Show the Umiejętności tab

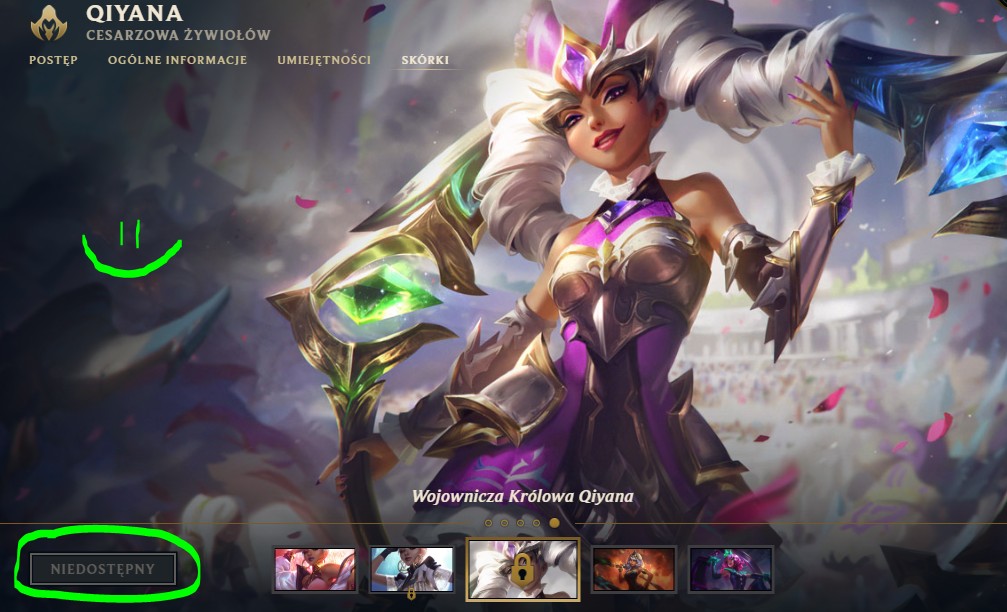click(x=324, y=60)
